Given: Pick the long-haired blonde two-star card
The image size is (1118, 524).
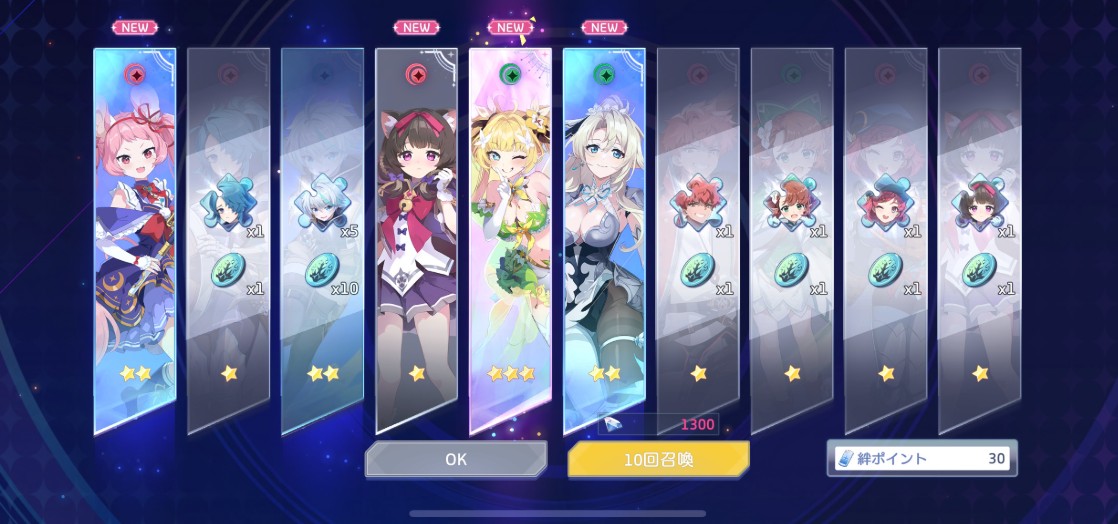Looking at the screenshot, I should [604, 240].
